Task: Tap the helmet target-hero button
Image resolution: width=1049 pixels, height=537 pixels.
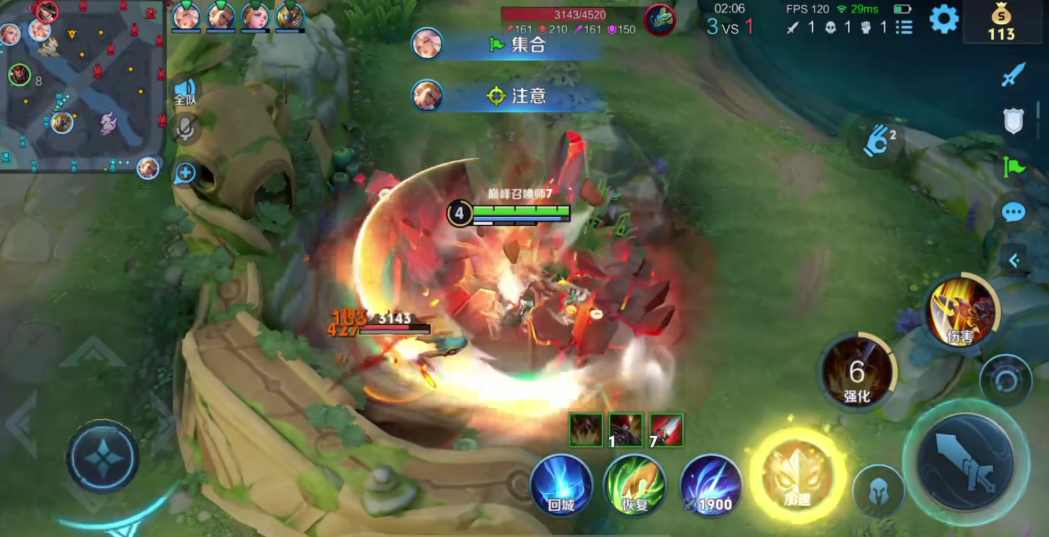Action: (x=879, y=492)
